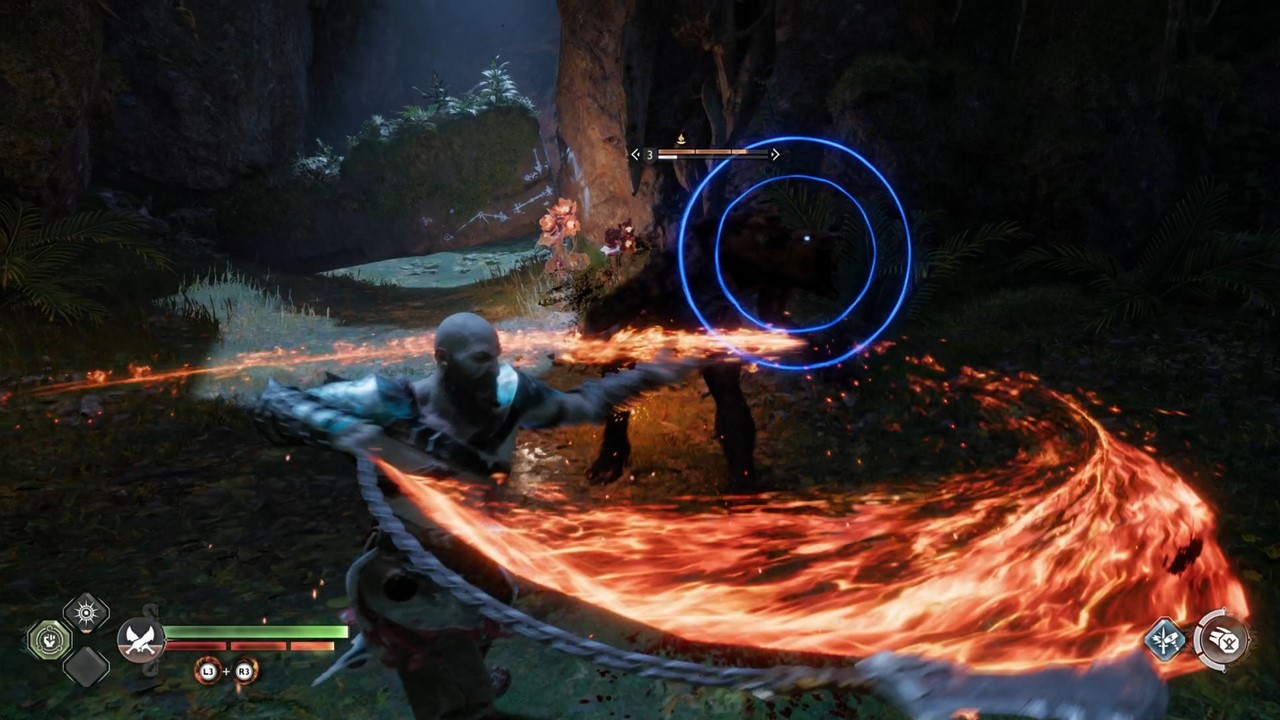
Task: Select the blue sword-and-hammer skill icon
Action: [1163, 639]
